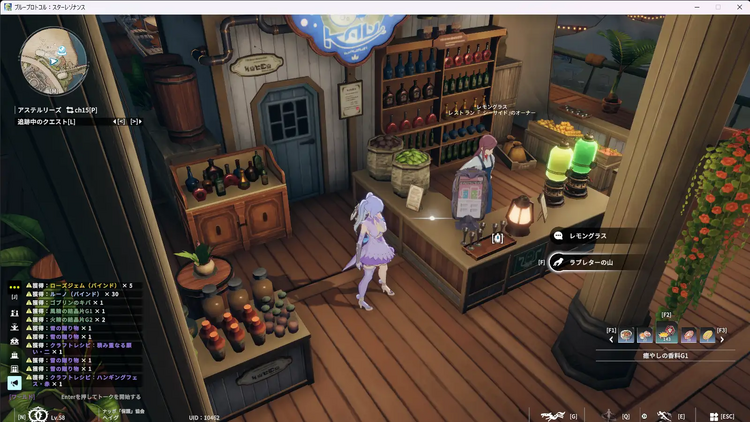Select the yellow omelette item slot

[707, 336]
